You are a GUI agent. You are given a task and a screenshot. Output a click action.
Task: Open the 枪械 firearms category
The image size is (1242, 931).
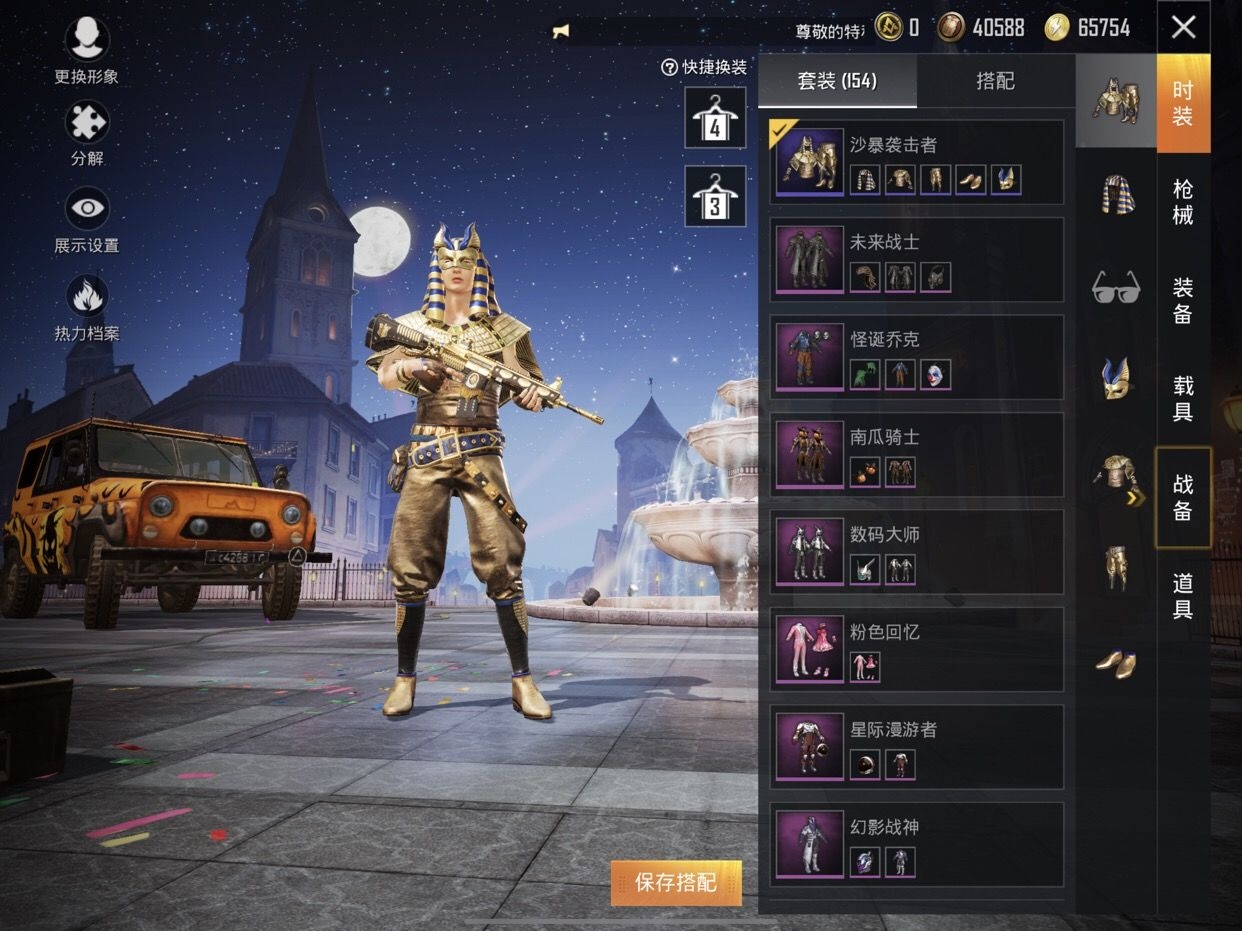click(1183, 202)
